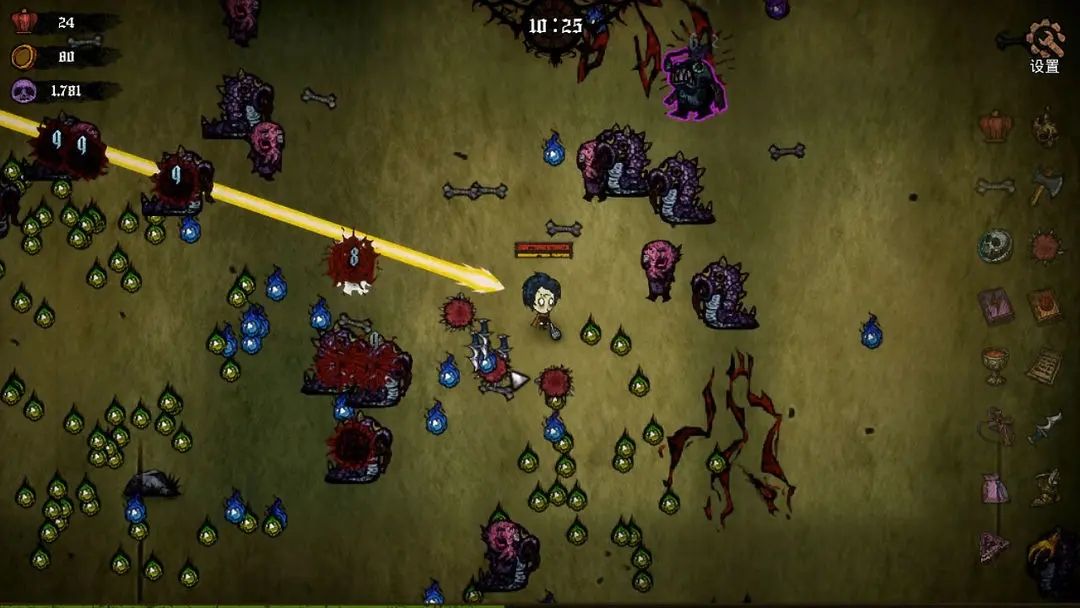1080x608 pixels.
Task: Click the golden claw icon
Action: (1045, 549)
